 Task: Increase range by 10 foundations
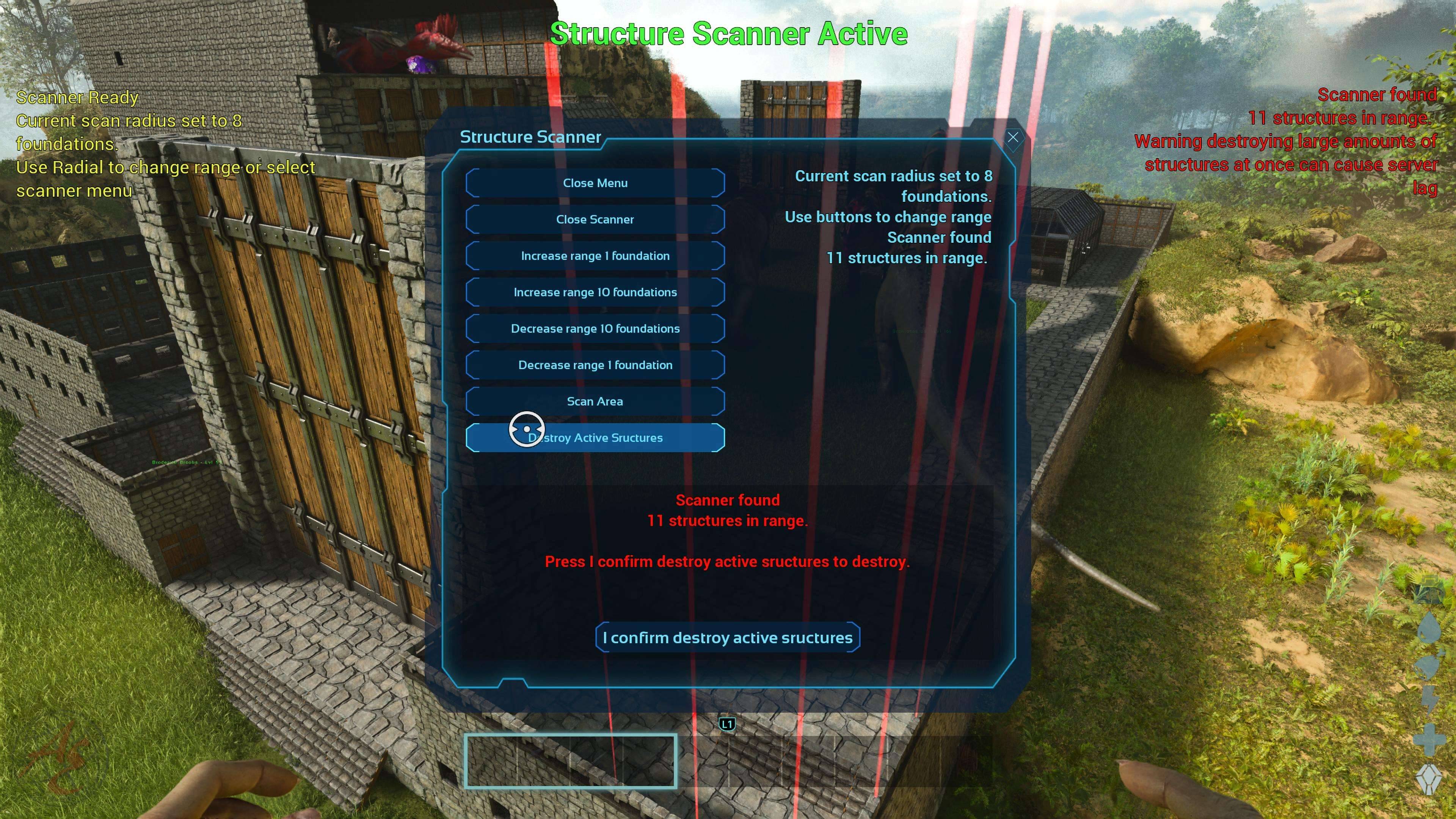[595, 292]
